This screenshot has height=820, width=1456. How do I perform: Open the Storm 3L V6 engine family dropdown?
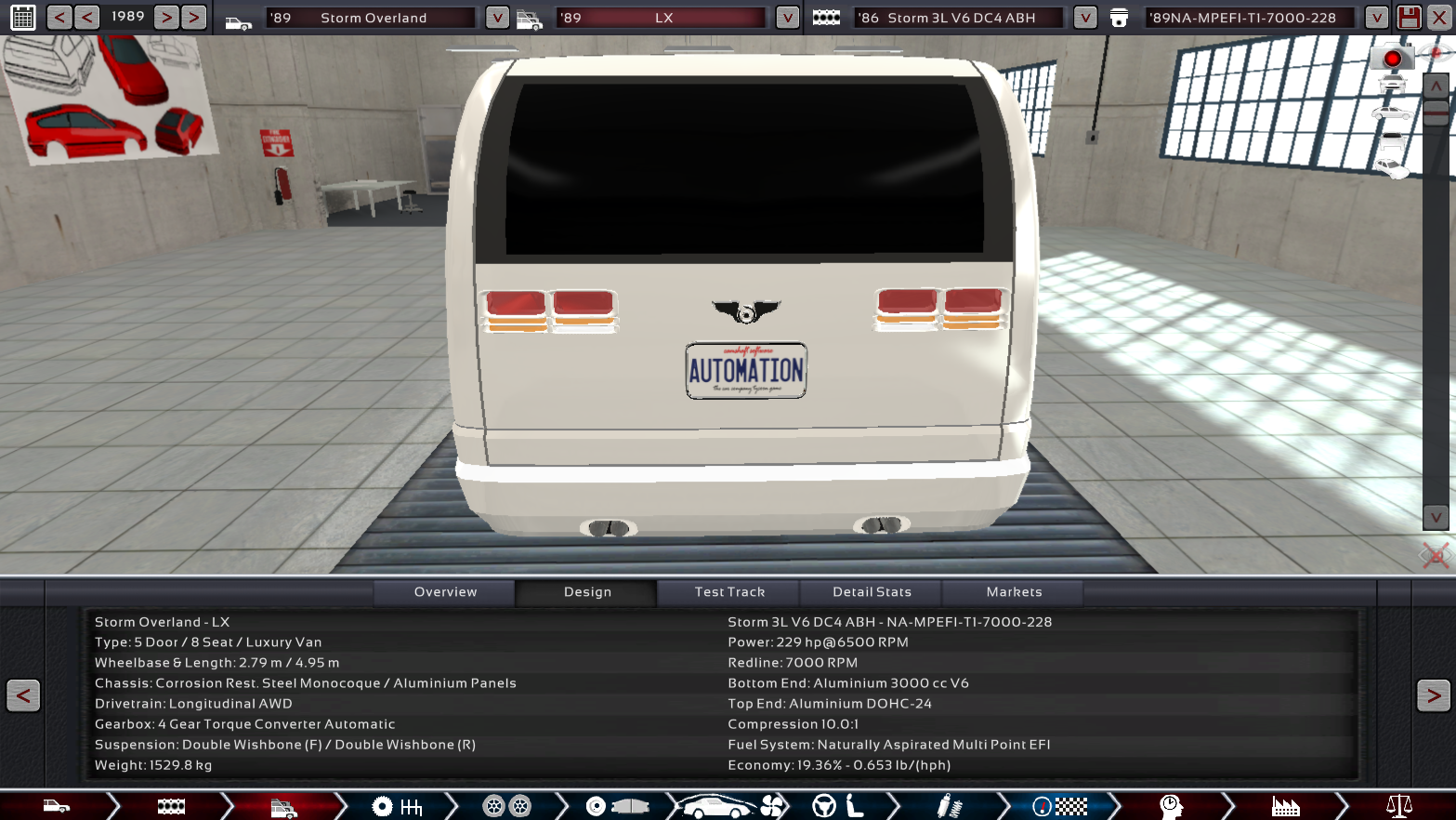(1084, 18)
